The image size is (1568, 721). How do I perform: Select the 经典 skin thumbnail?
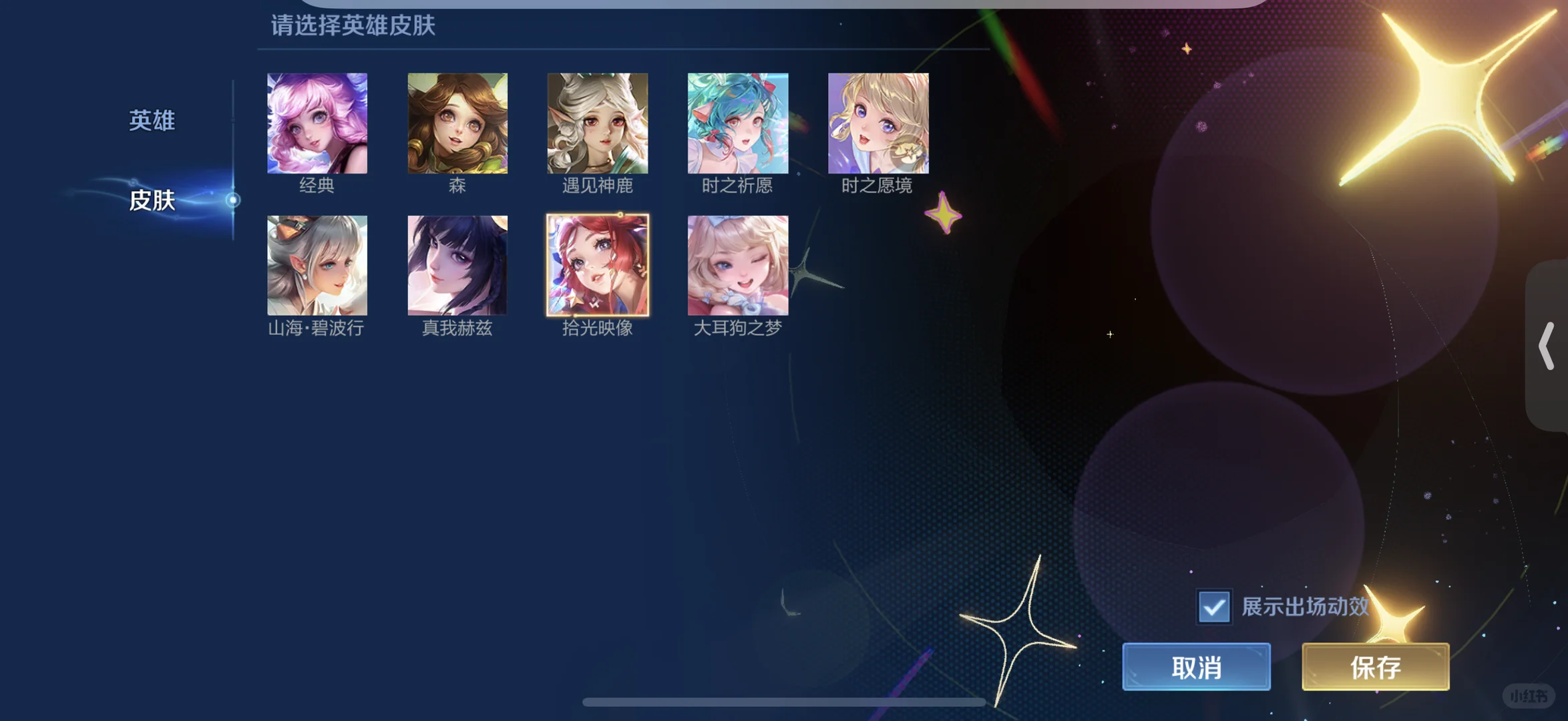click(317, 124)
